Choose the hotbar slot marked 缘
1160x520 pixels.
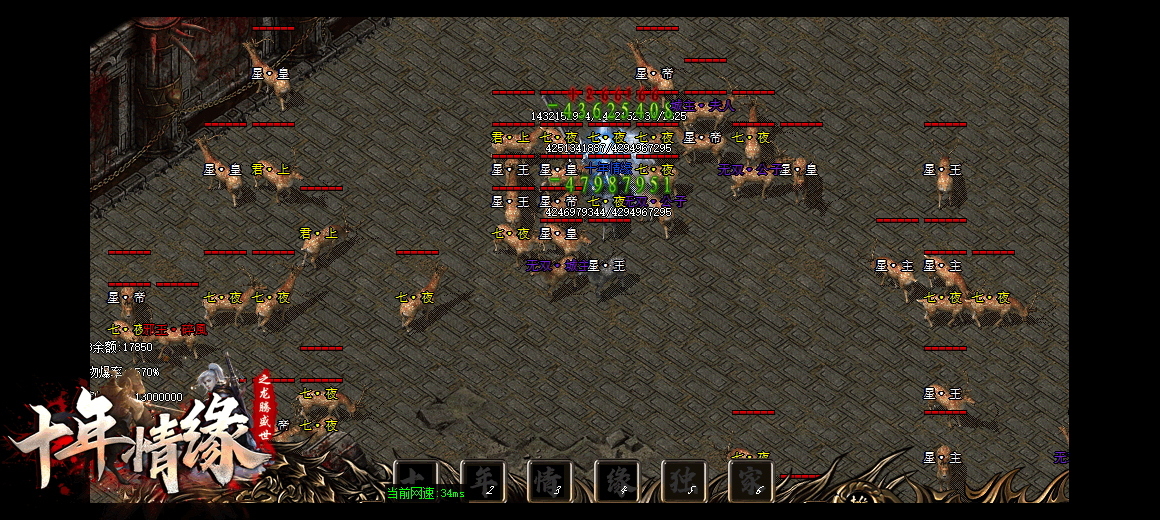click(x=617, y=479)
